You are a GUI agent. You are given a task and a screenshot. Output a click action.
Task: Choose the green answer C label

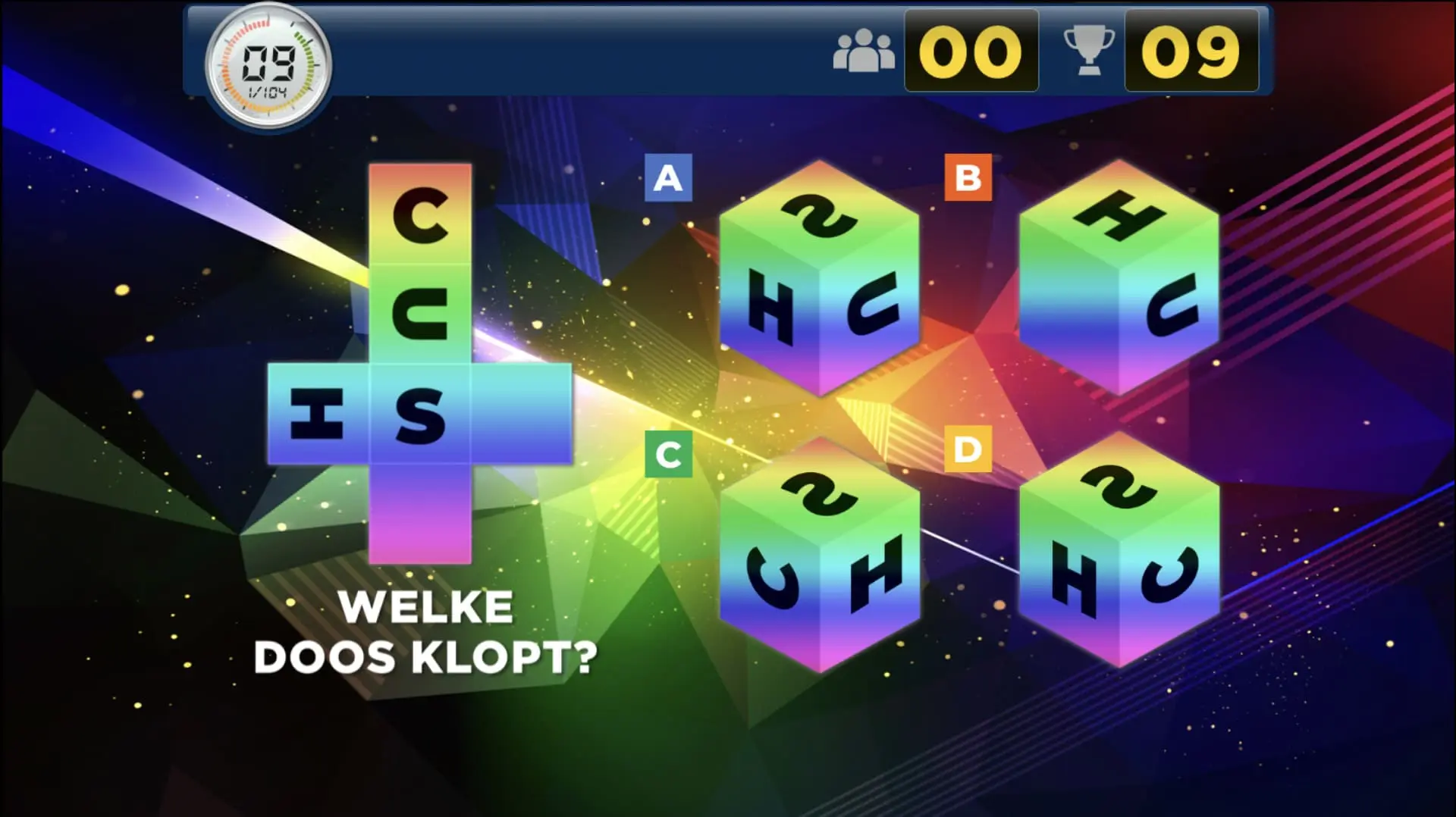click(x=668, y=454)
